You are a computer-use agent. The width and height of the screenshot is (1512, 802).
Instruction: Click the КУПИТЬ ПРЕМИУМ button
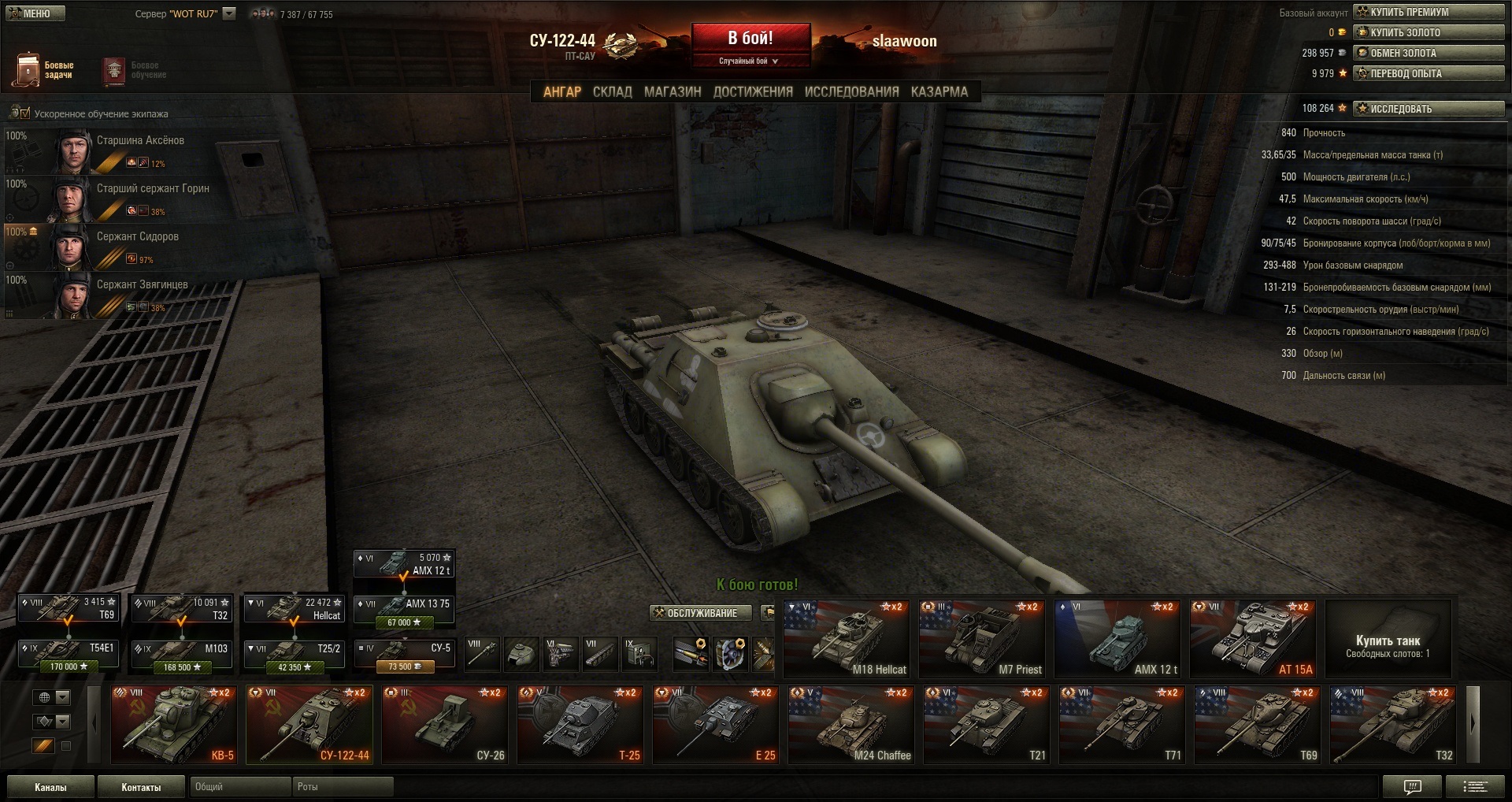(1429, 12)
